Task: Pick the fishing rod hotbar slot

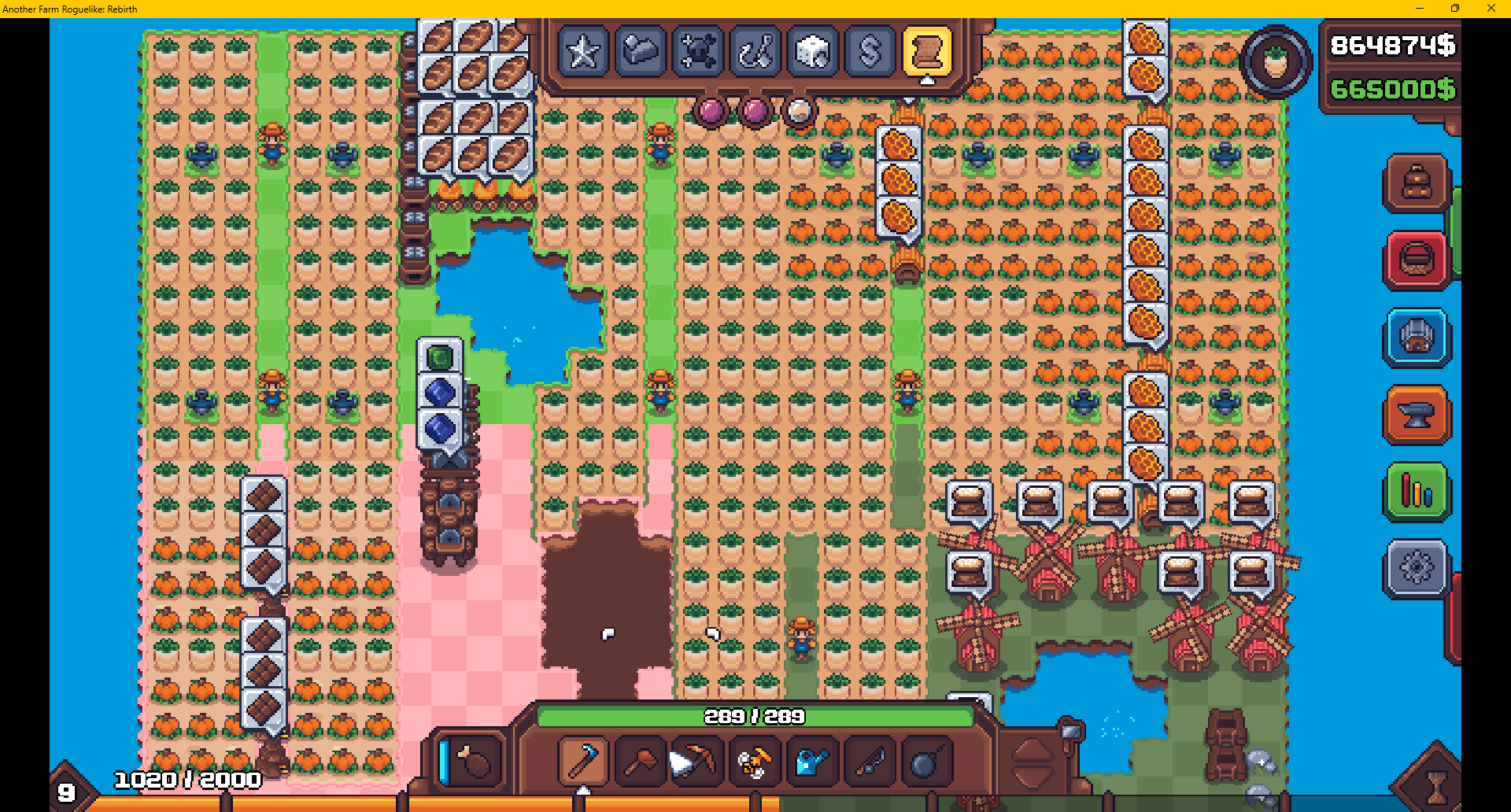Action: click(x=869, y=761)
